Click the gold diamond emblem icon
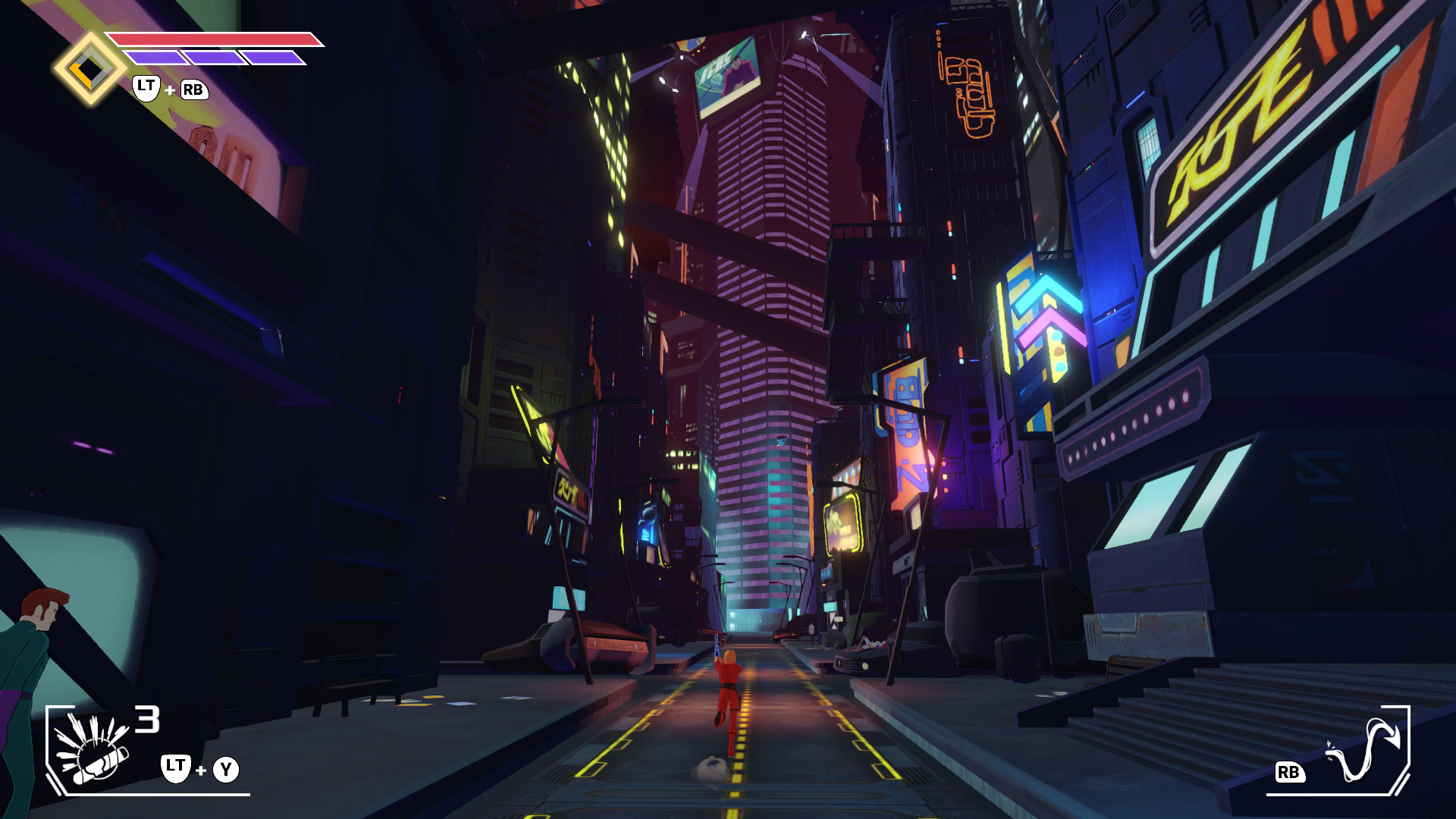1456x819 pixels. pyautogui.click(x=89, y=69)
